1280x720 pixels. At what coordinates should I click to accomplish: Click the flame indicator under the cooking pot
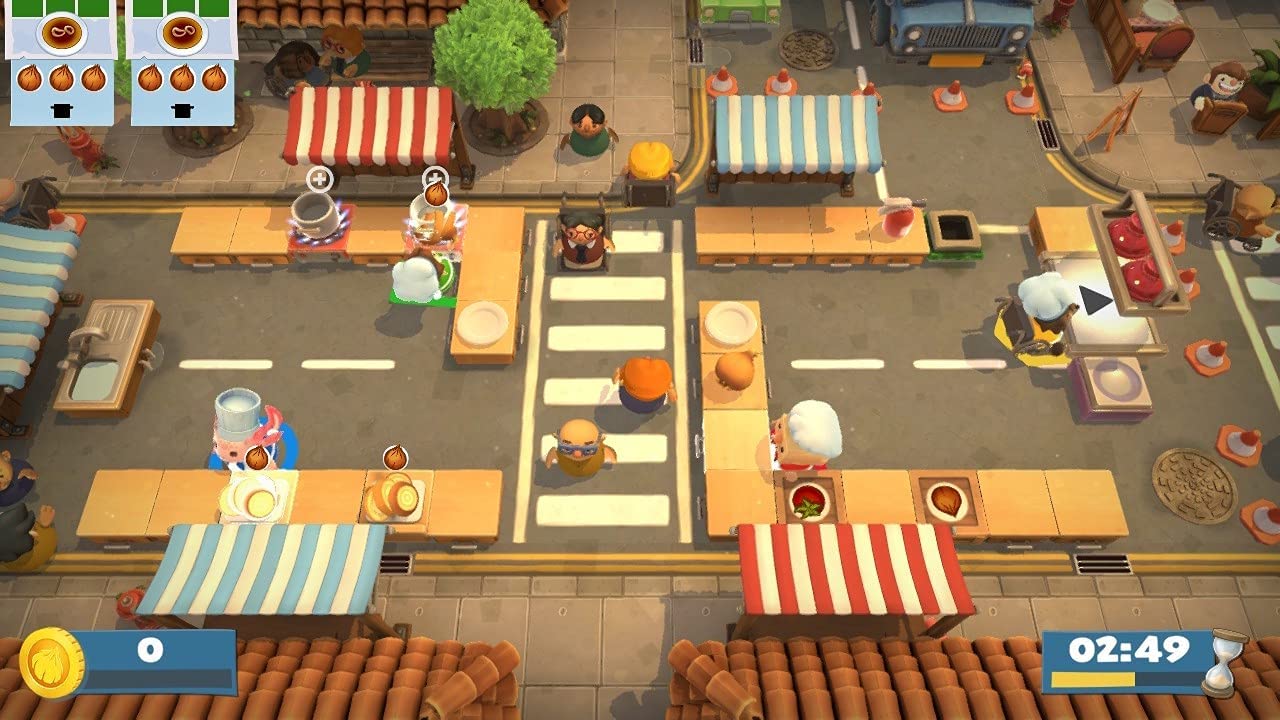click(315, 239)
